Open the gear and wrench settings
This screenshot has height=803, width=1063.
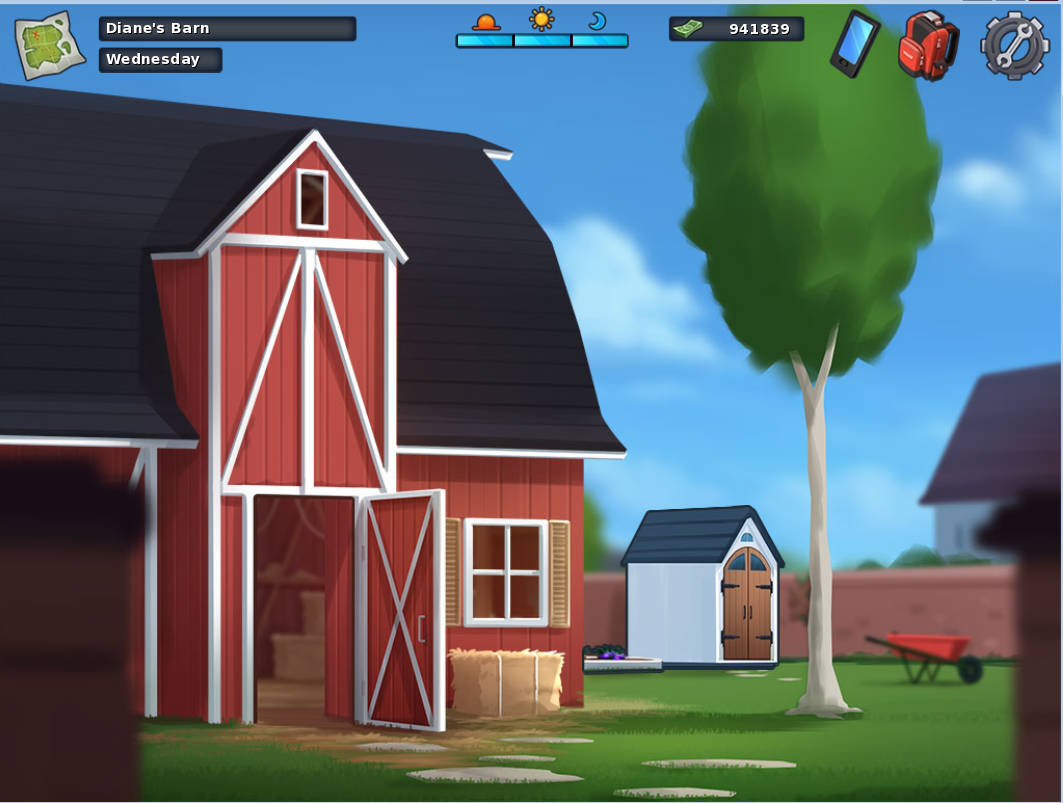coord(1014,45)
